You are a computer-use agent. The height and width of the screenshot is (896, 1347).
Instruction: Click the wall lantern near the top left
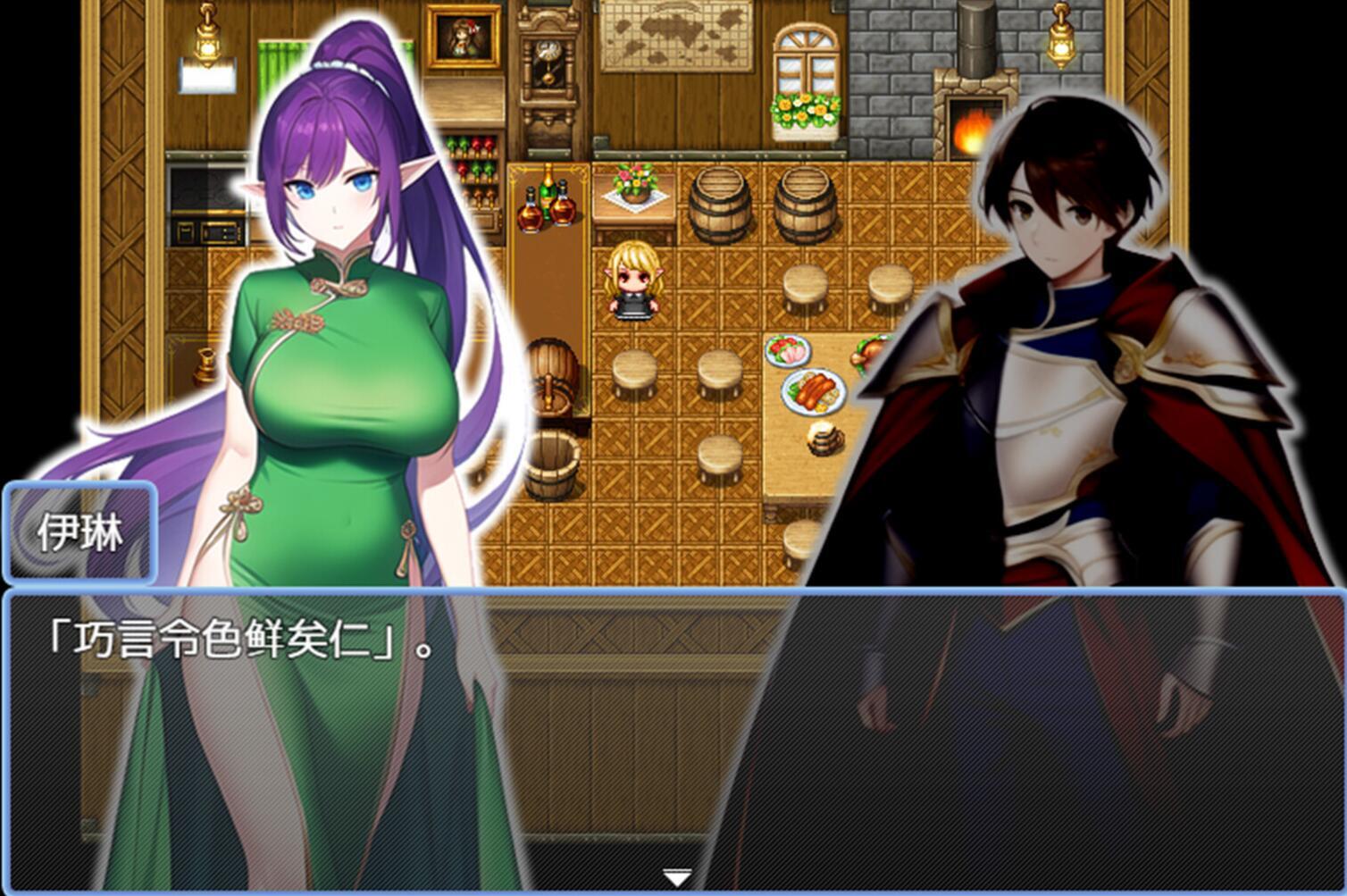pyautogui.click(x=207, y=43)
